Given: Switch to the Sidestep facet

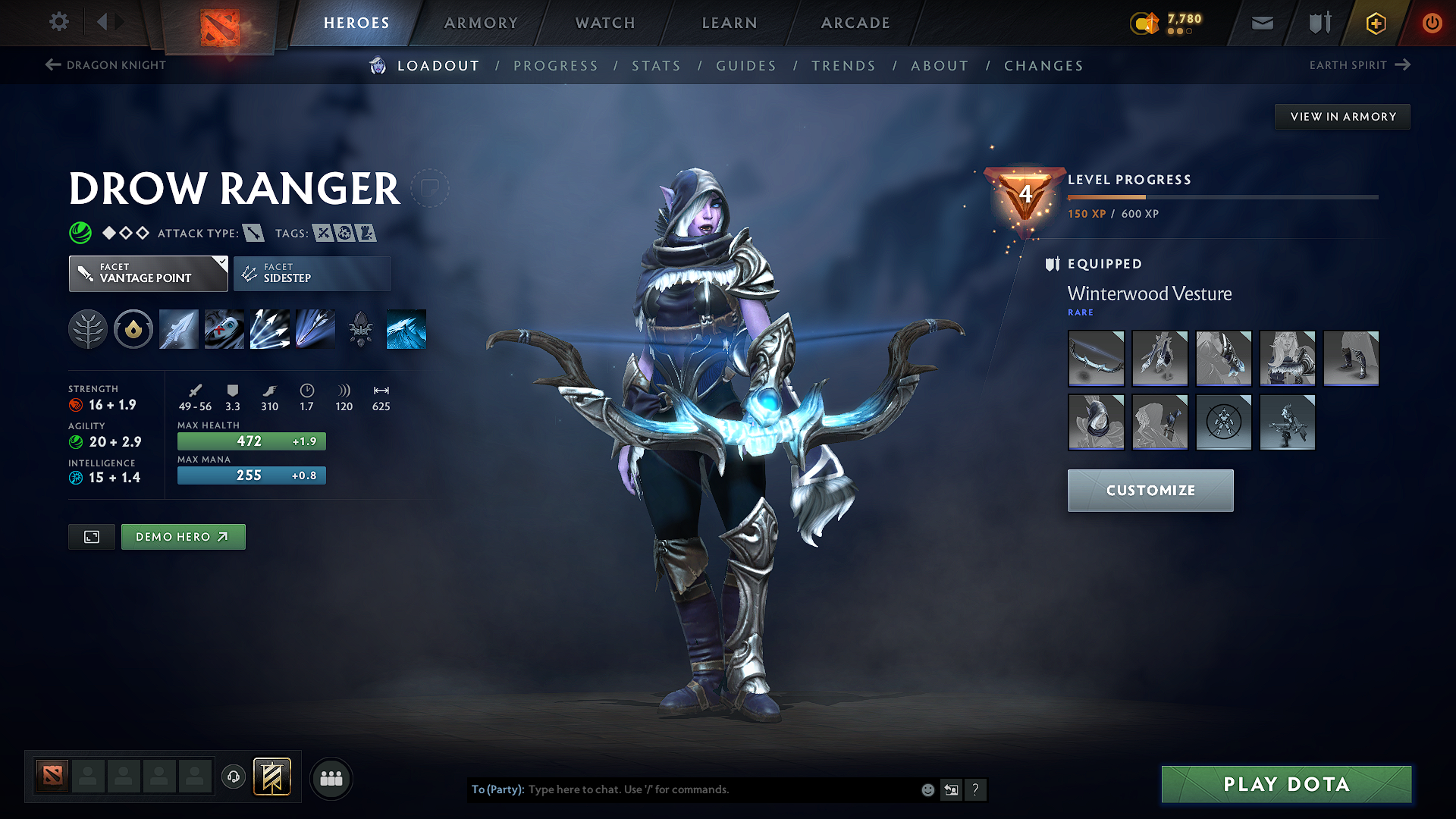Looking at the screenshot, I should click(311, 273).
